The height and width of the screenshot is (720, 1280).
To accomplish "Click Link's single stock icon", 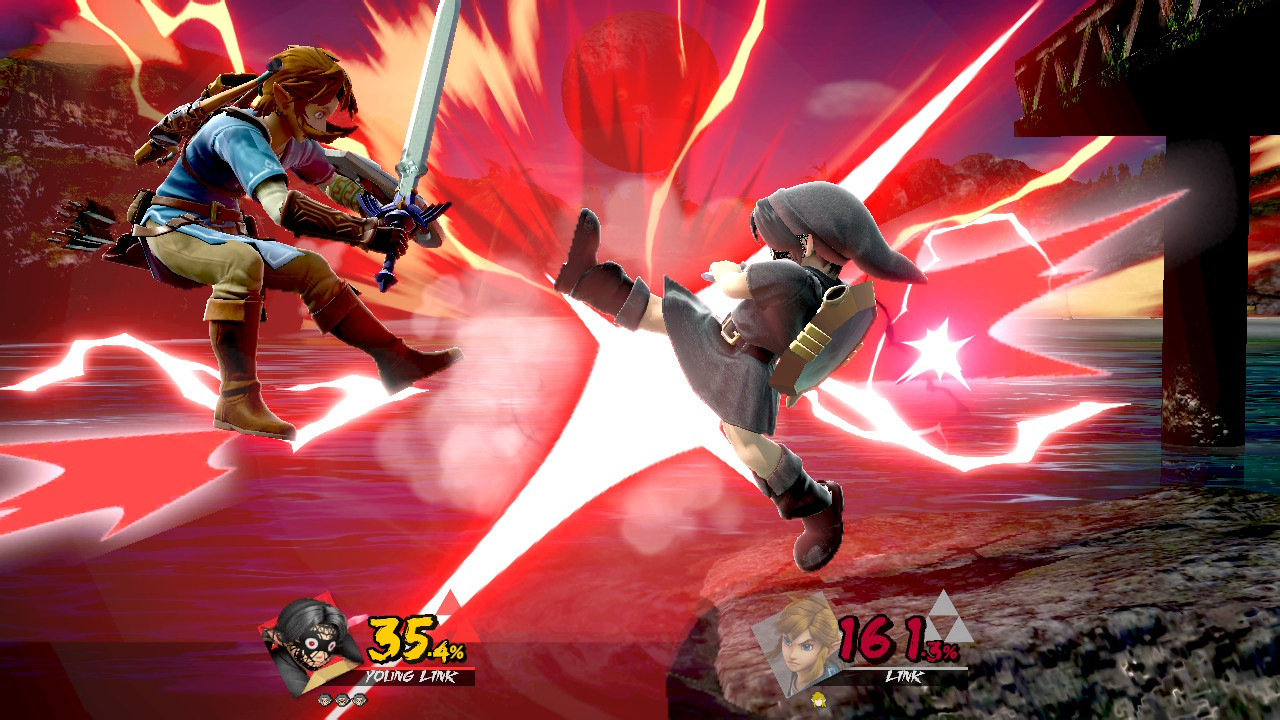I will pyautogui.click(x=819, y=701).
